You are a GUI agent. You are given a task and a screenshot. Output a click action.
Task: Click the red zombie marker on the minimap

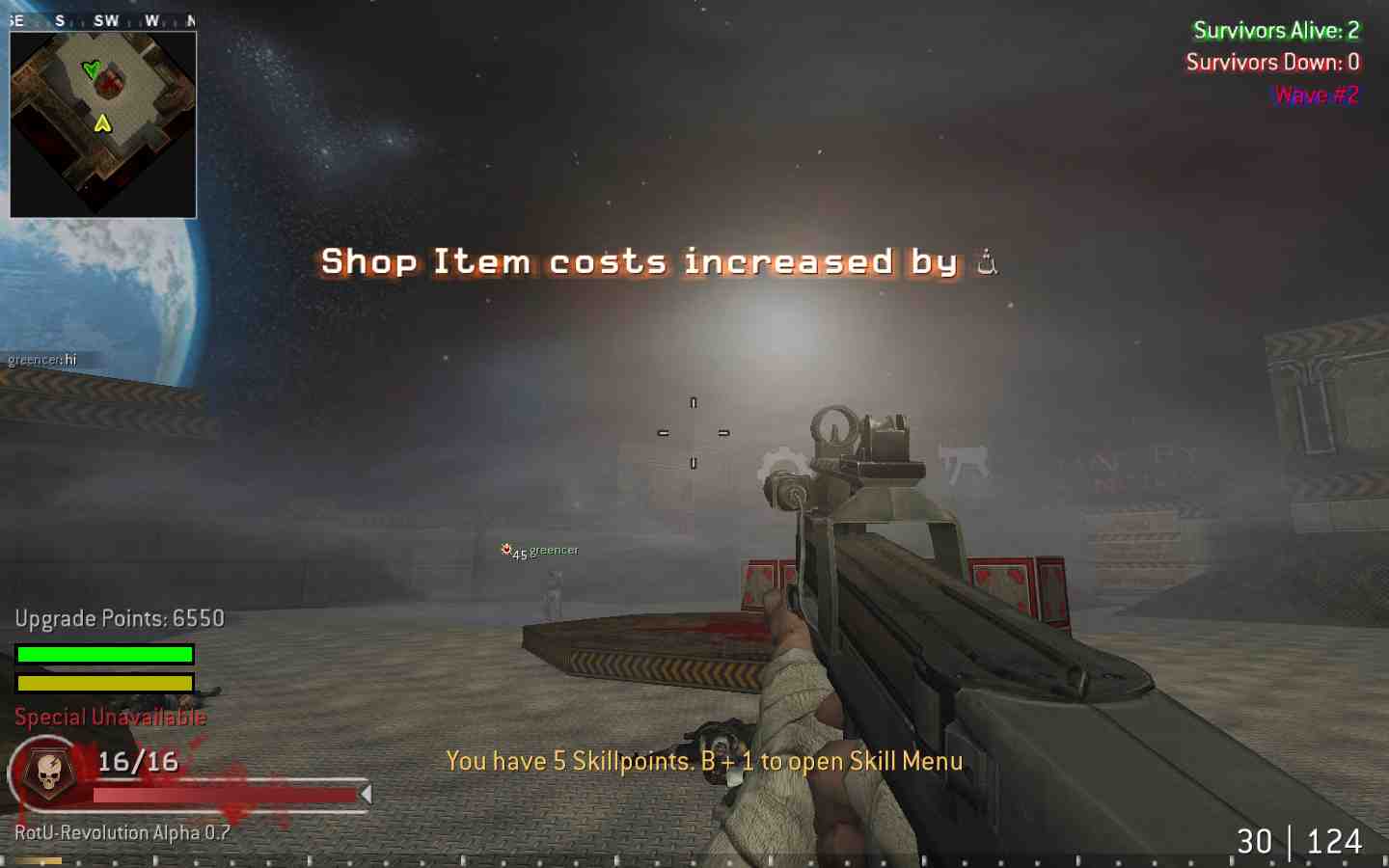(109, 82)
